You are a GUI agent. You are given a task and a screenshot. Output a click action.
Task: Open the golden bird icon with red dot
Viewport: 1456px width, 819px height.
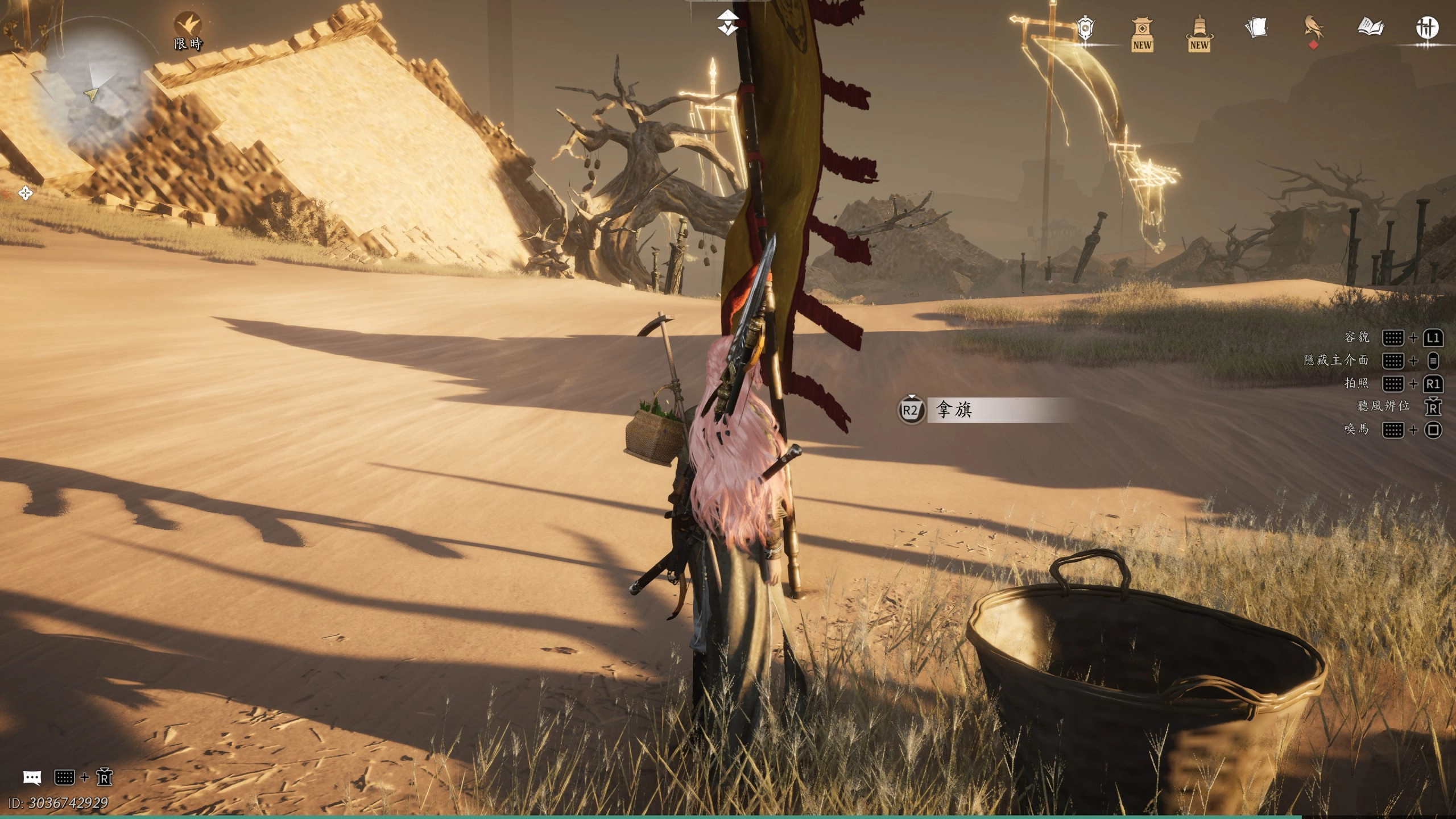click(1313, 28)
